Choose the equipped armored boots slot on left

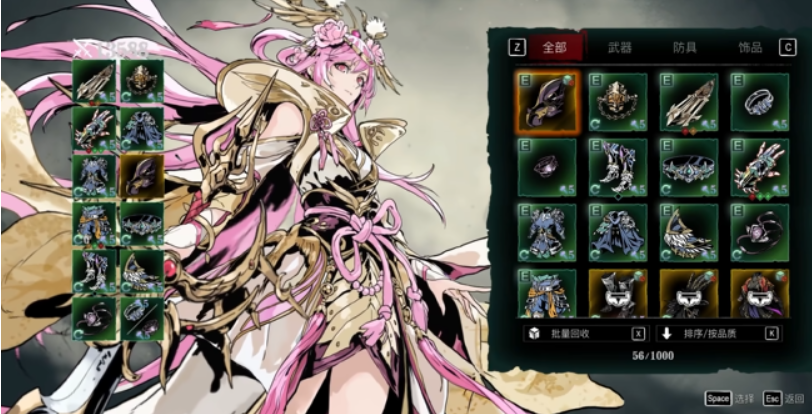point(95,270)
